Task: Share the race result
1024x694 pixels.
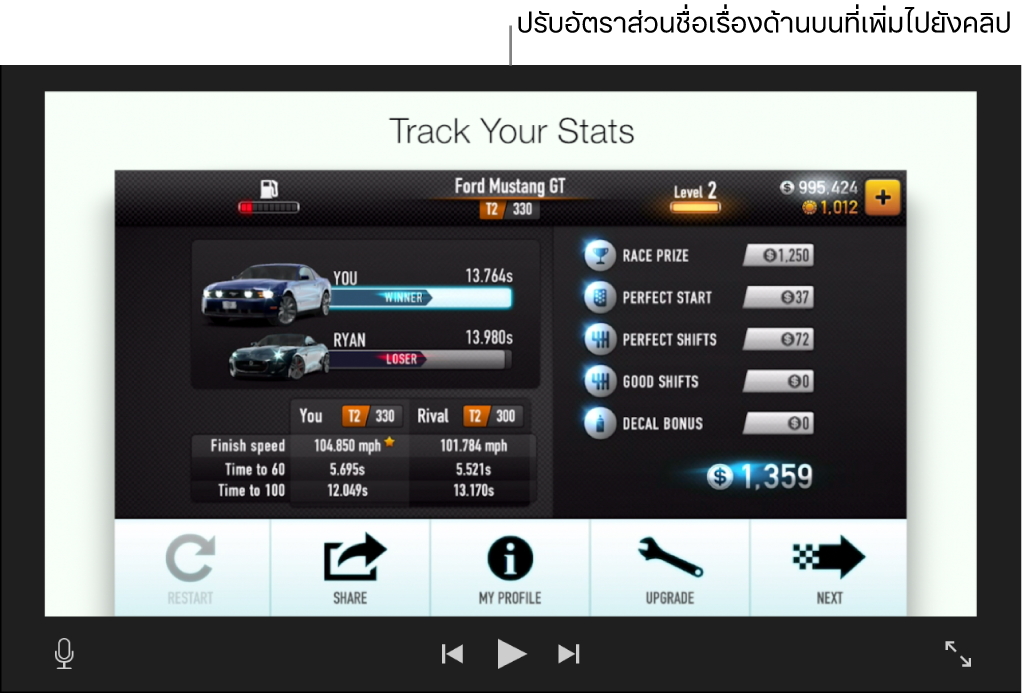Action: (350, 568)
